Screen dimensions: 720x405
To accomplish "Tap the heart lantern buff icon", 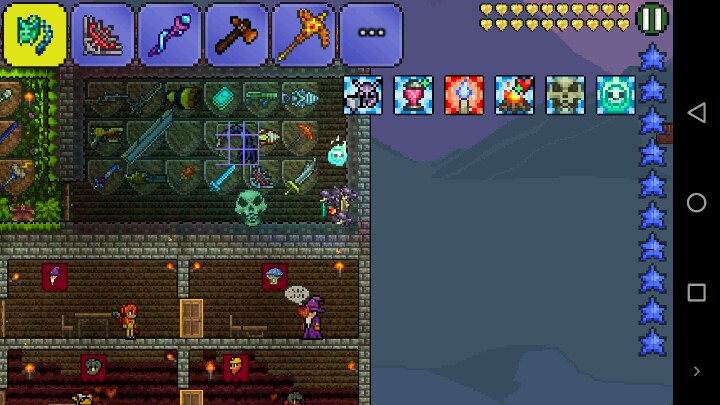I will coord(413,95).
